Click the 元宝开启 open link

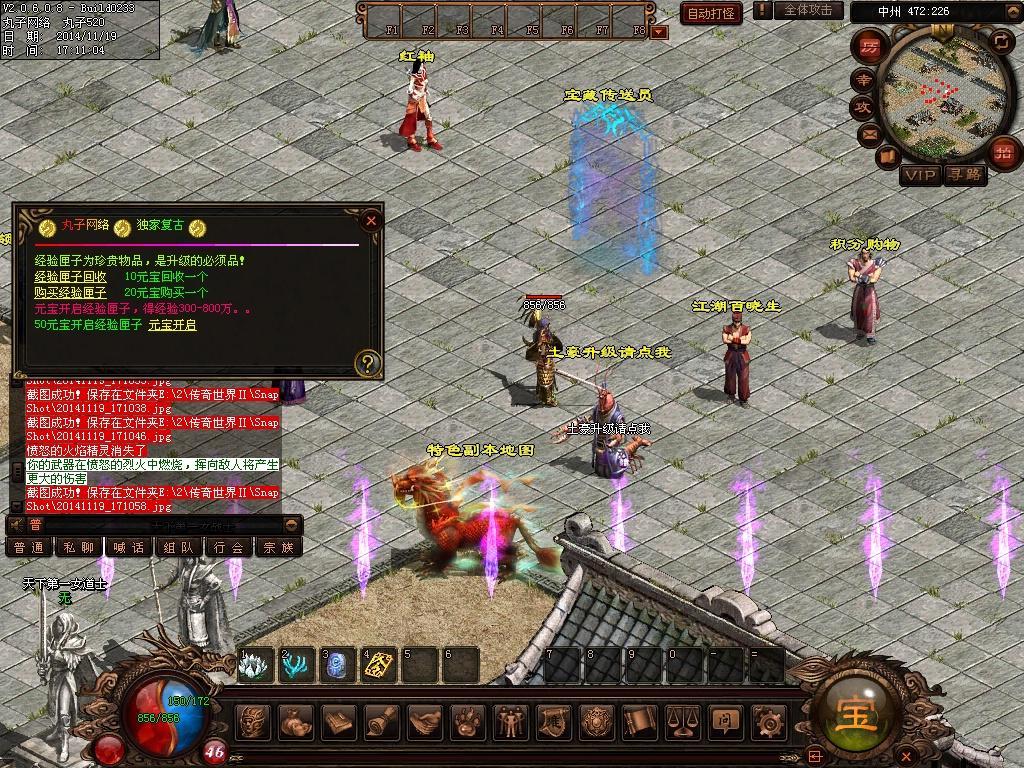172,325
